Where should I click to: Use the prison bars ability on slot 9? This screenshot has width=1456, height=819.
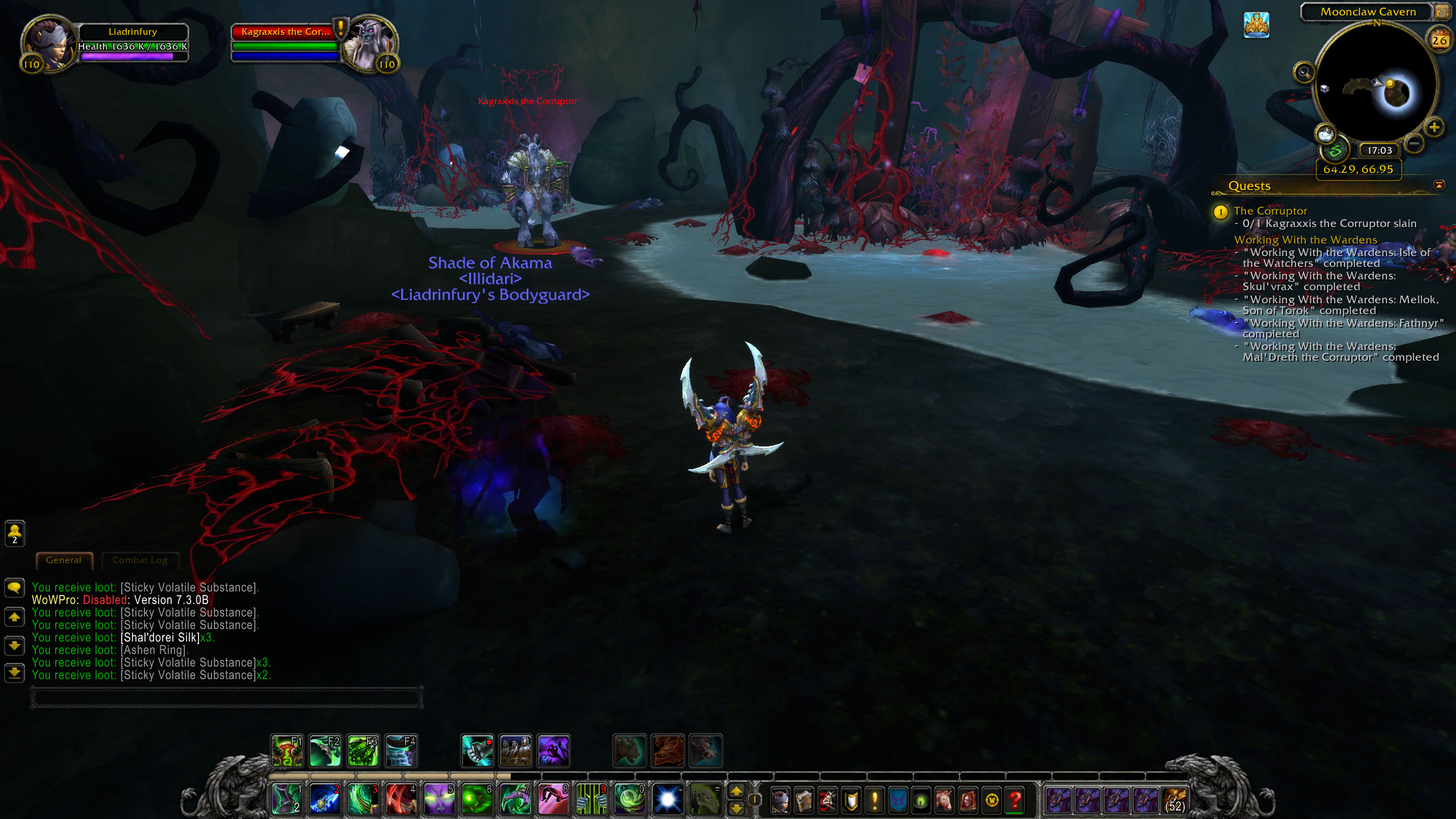click(x=591, y=799)
